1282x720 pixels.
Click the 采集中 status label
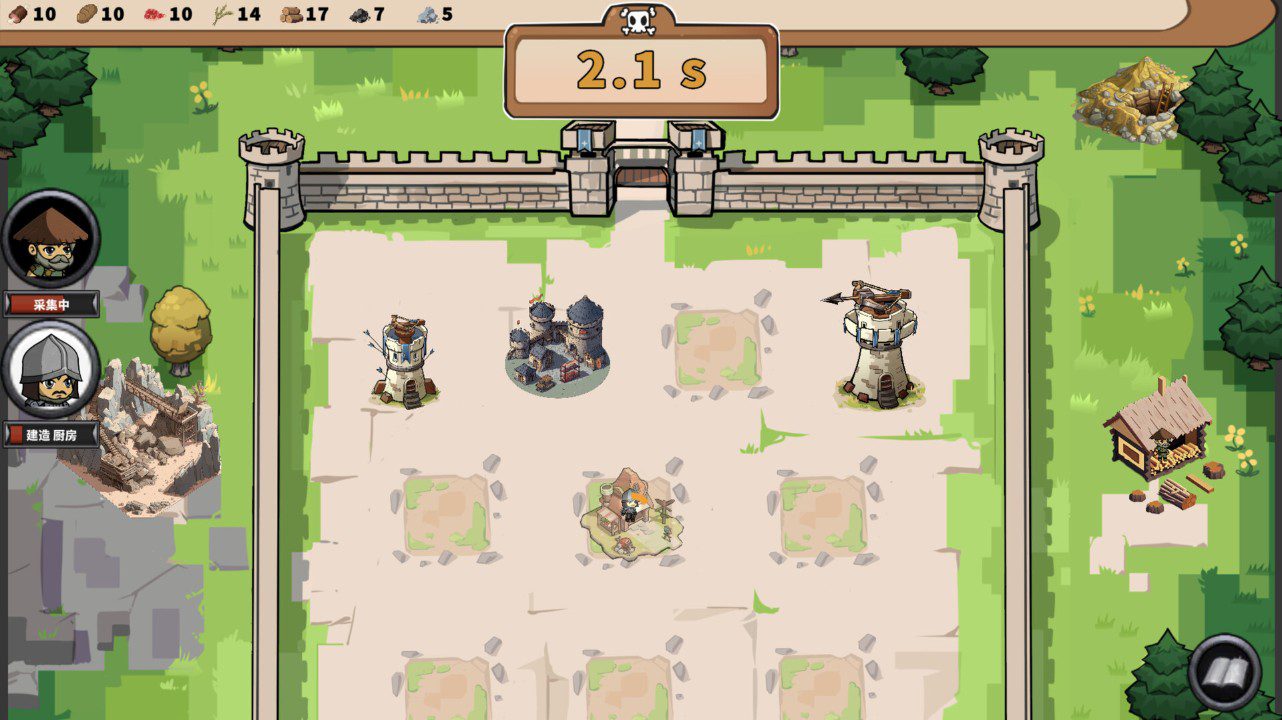tap(52, 304)
